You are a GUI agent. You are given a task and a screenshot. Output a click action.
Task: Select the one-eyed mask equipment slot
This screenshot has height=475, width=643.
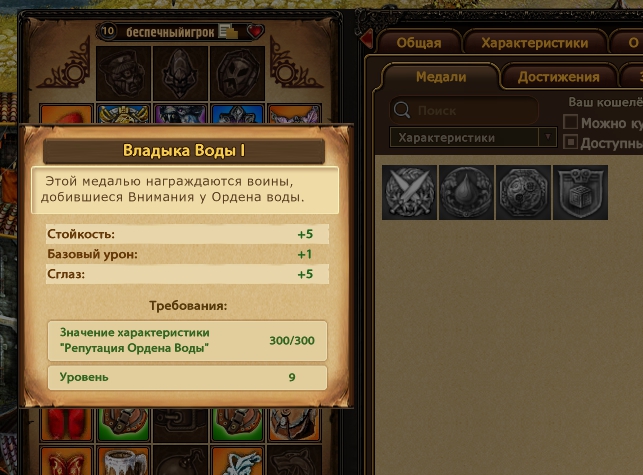pos(125,71)
